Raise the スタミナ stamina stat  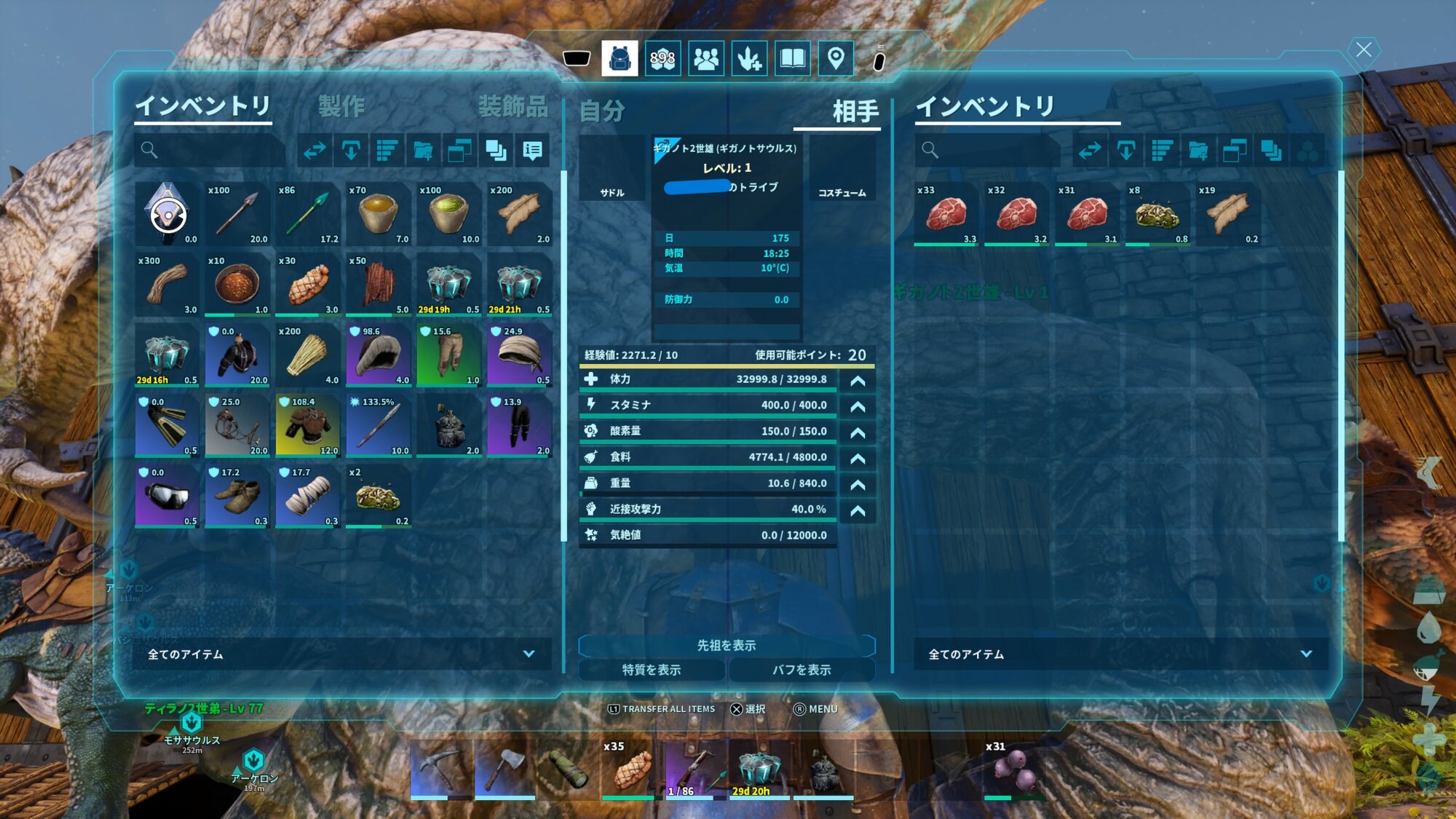[x=858, y=406]
